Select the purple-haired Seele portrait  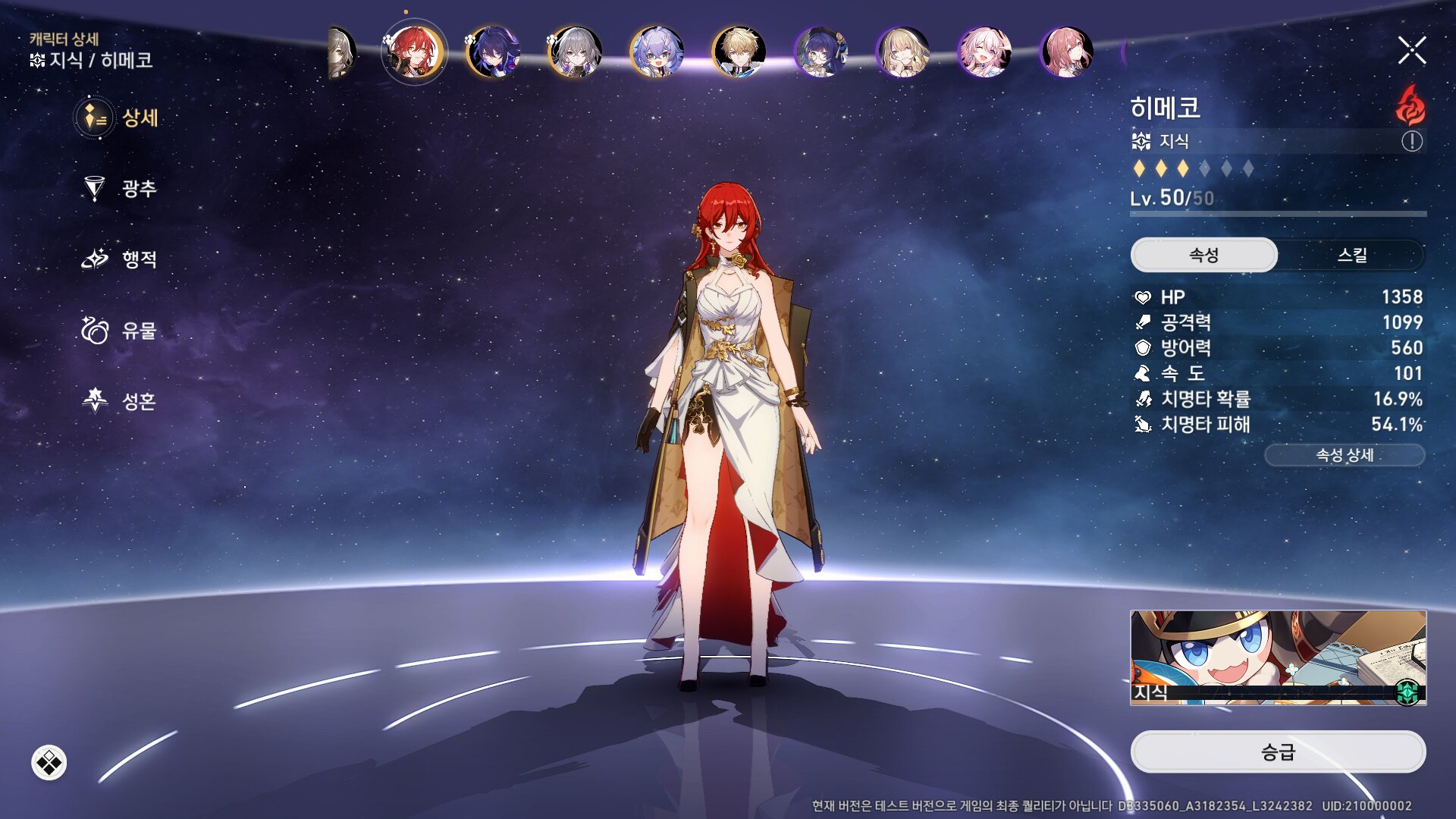[494, 52]
